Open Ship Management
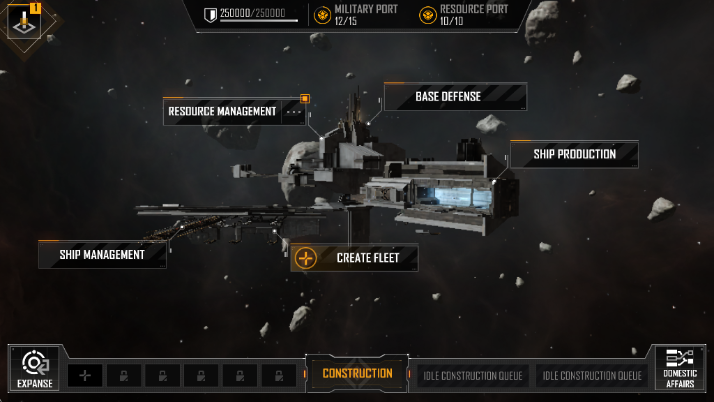This screenshot has width=714, height=402. pyautogui.click(x=102, y=255)
